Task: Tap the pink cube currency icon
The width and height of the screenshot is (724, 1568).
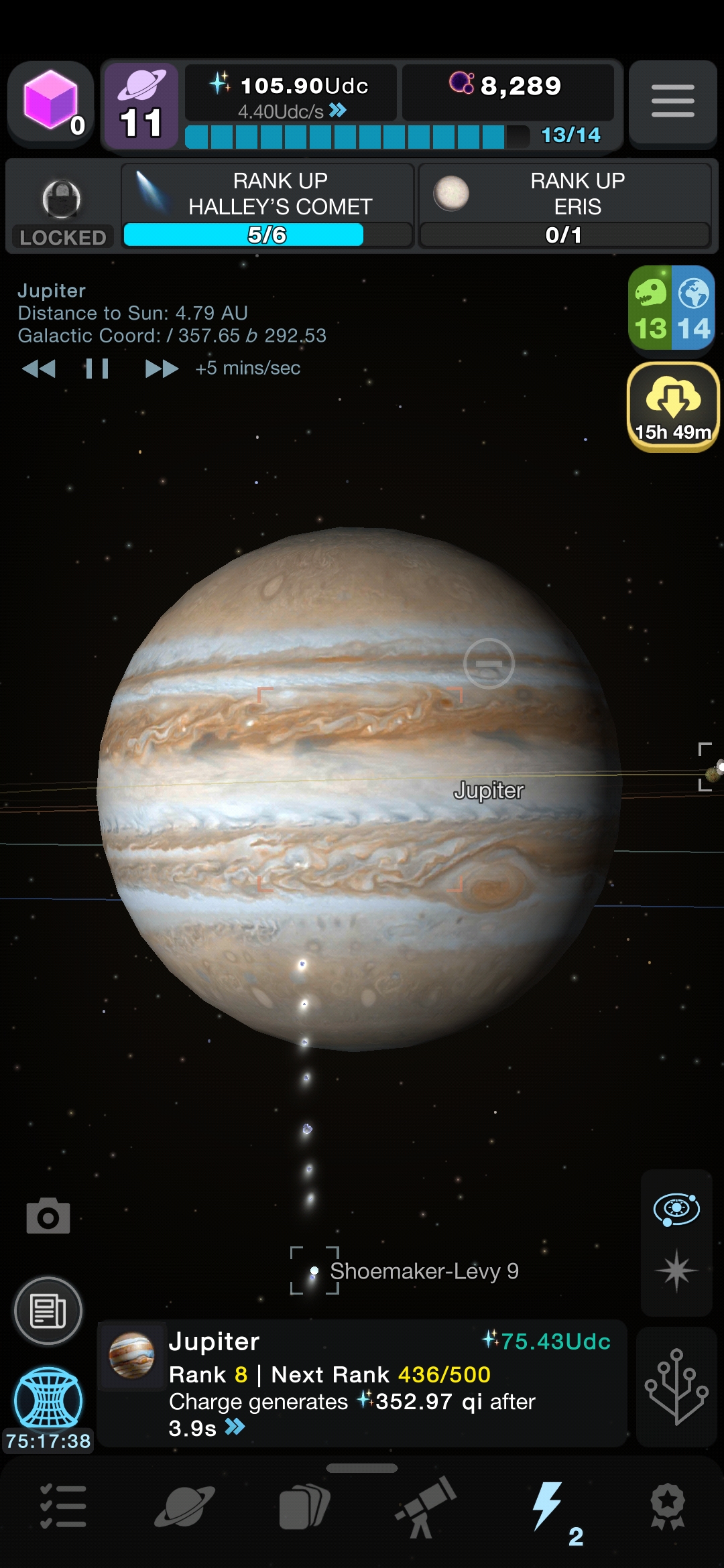Action: pos(51,102)
